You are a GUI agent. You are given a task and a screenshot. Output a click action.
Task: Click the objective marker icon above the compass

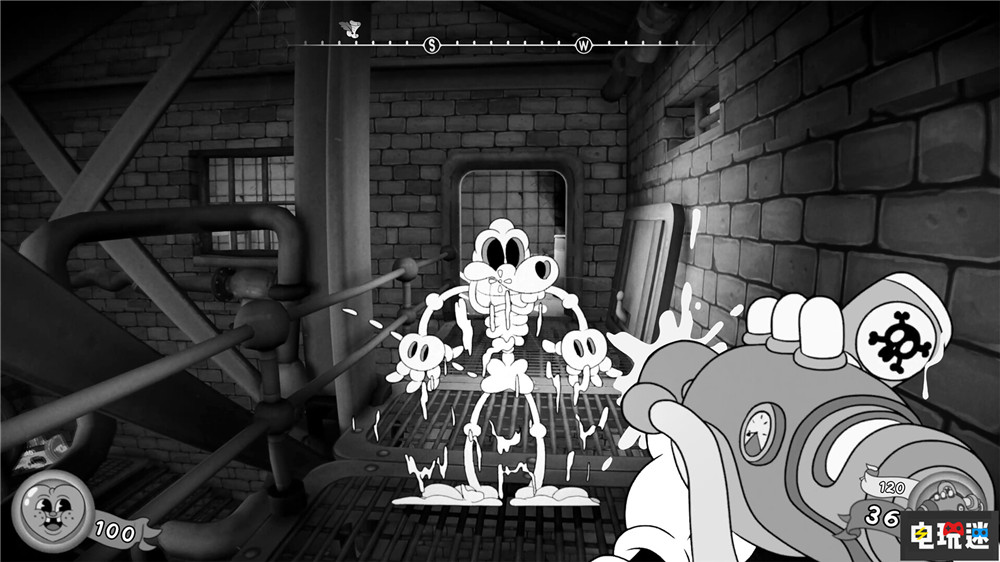[x=350, y=28]
